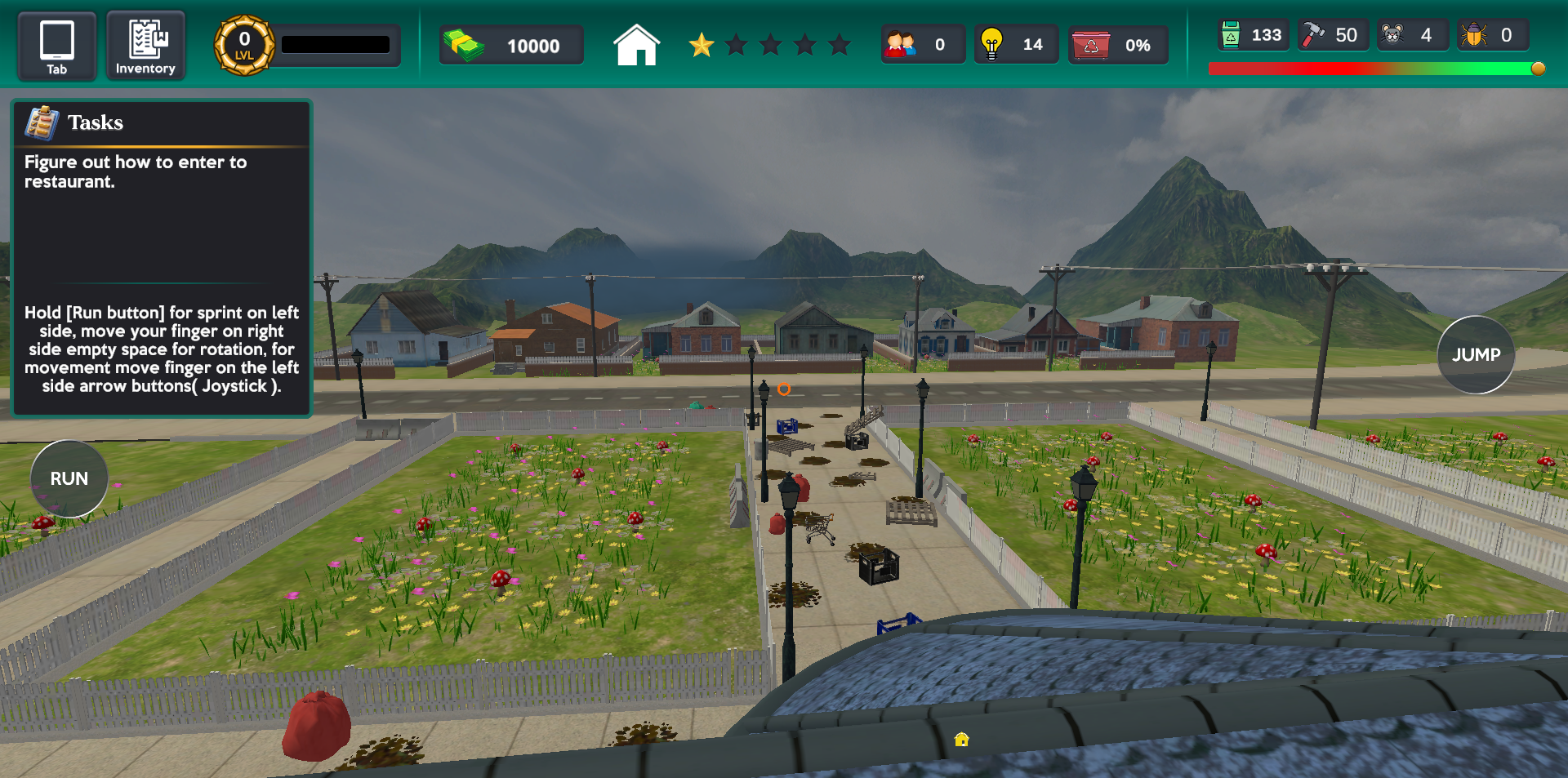Hold-click the RUN button
This screenshot has height=778, width=1568.
69,478
